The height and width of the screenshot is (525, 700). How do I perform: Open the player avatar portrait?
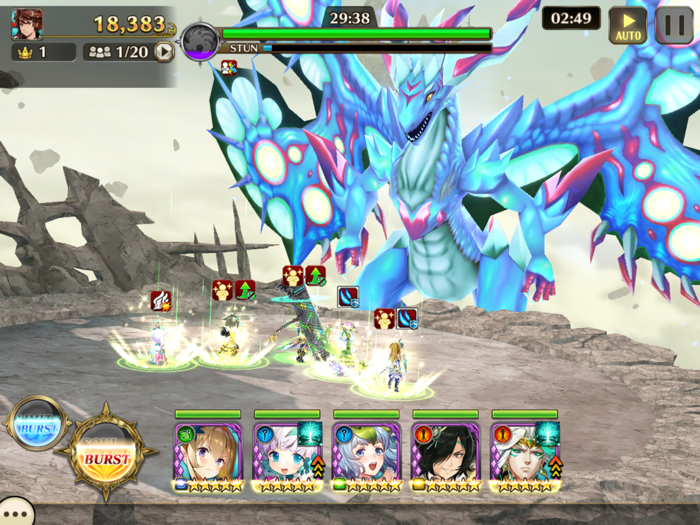coord(27,24)
